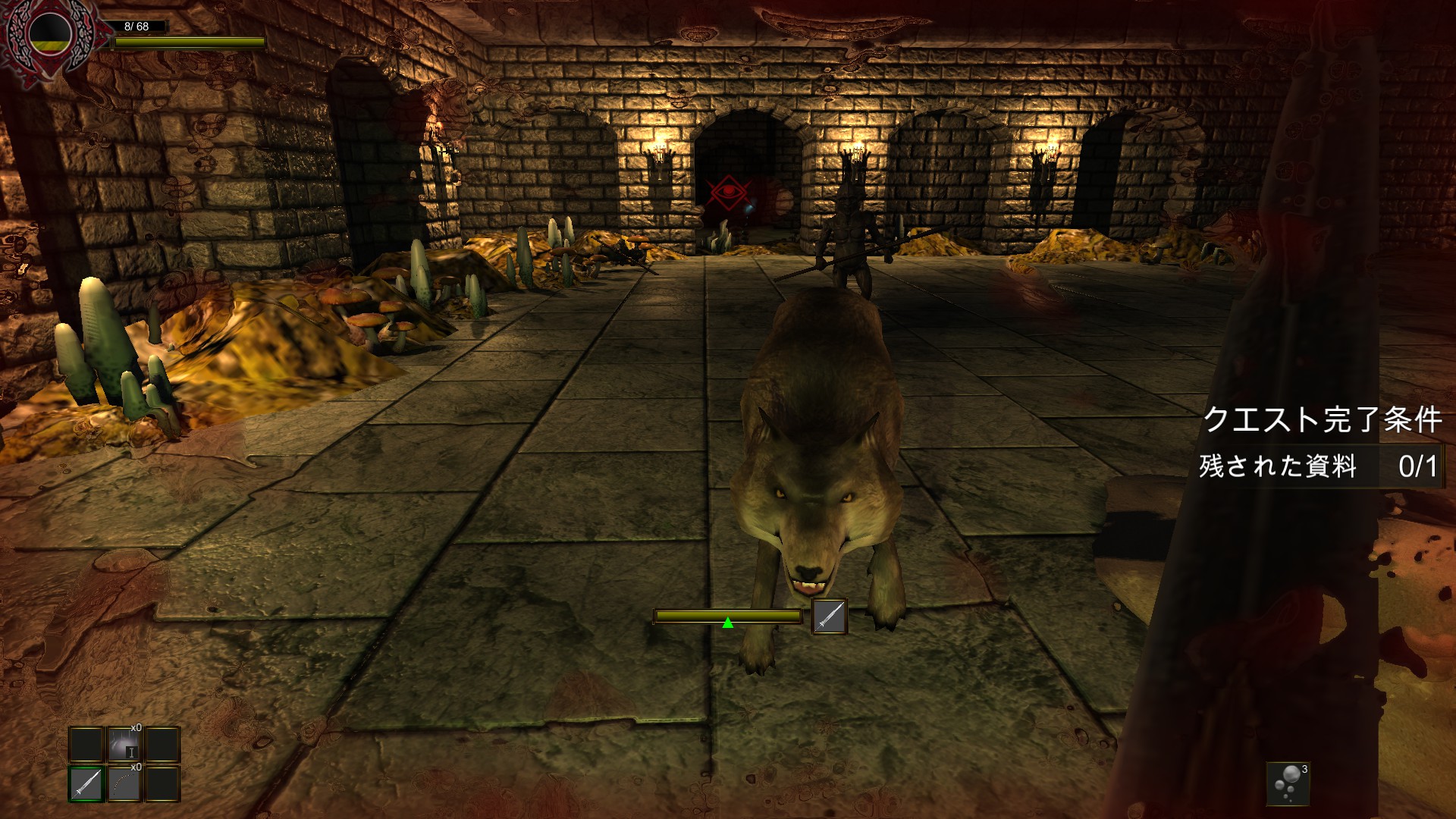The height and width of the screenshot is (819, 1456).
Task: Click the green triangle marker on the gauge
Action: pos(727,623)
